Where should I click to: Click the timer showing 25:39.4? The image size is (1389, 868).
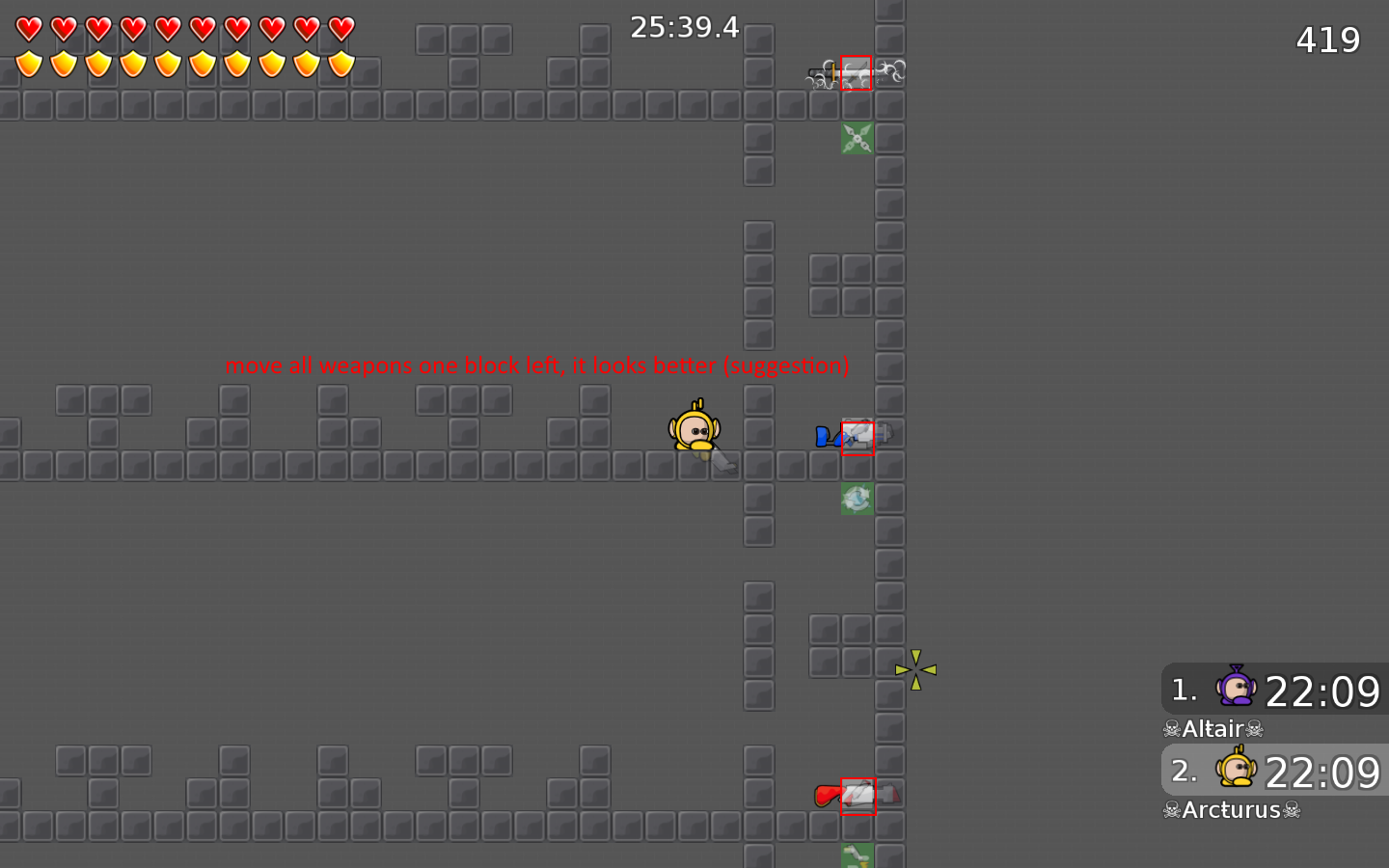tap(683, 27)
